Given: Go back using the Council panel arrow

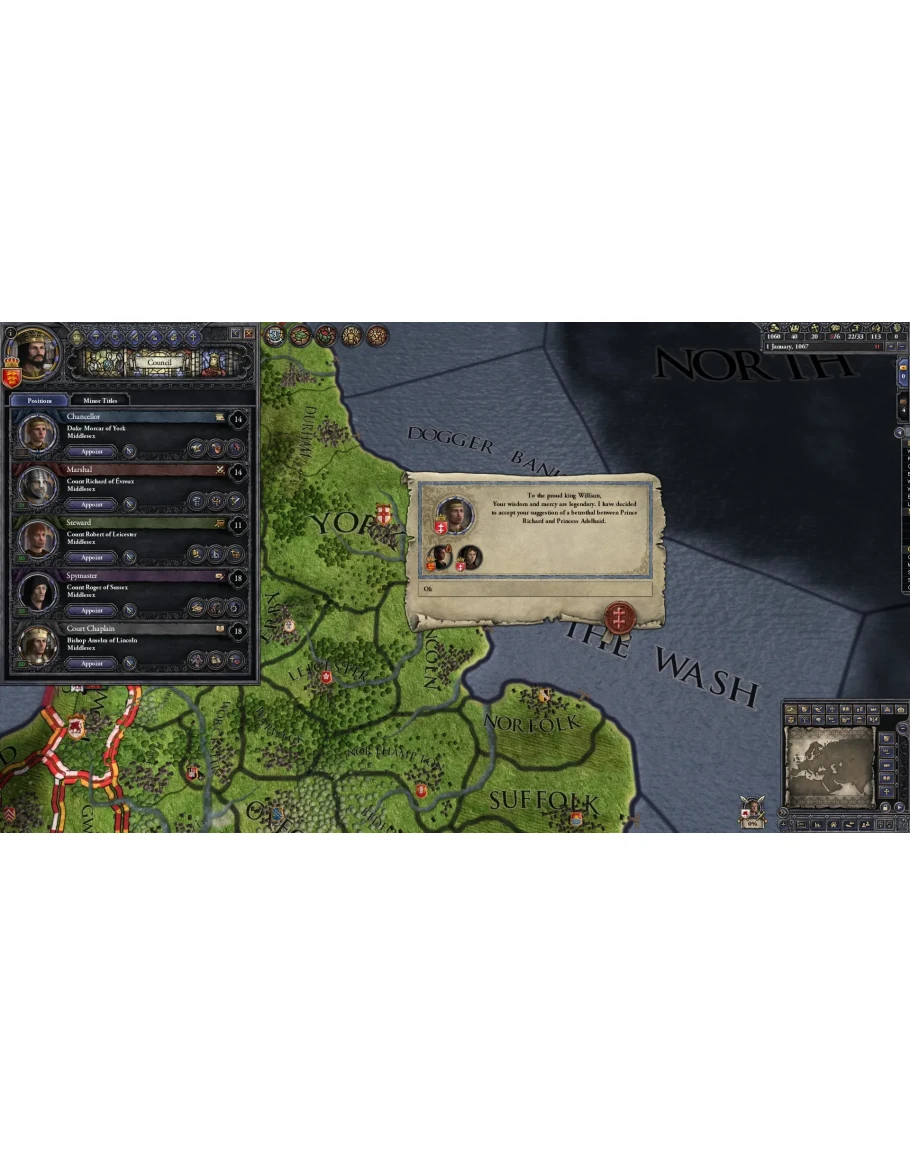Looking at the screenshot, I should 235,333.
